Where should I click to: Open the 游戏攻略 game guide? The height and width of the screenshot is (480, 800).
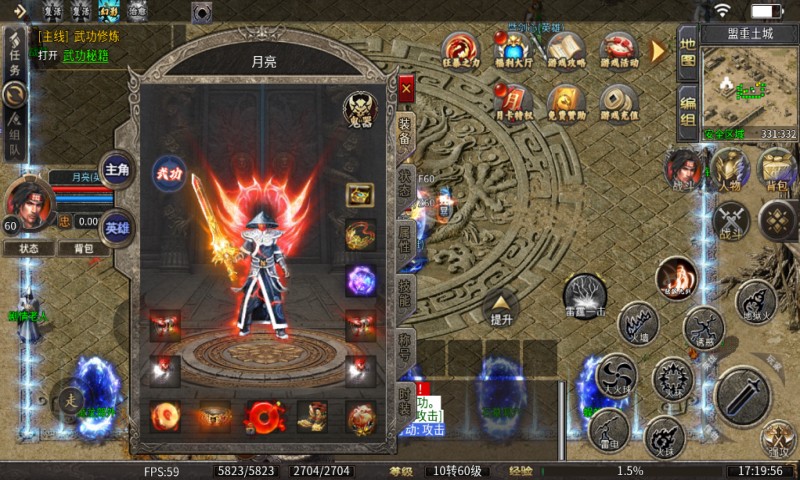click(566, 50)
